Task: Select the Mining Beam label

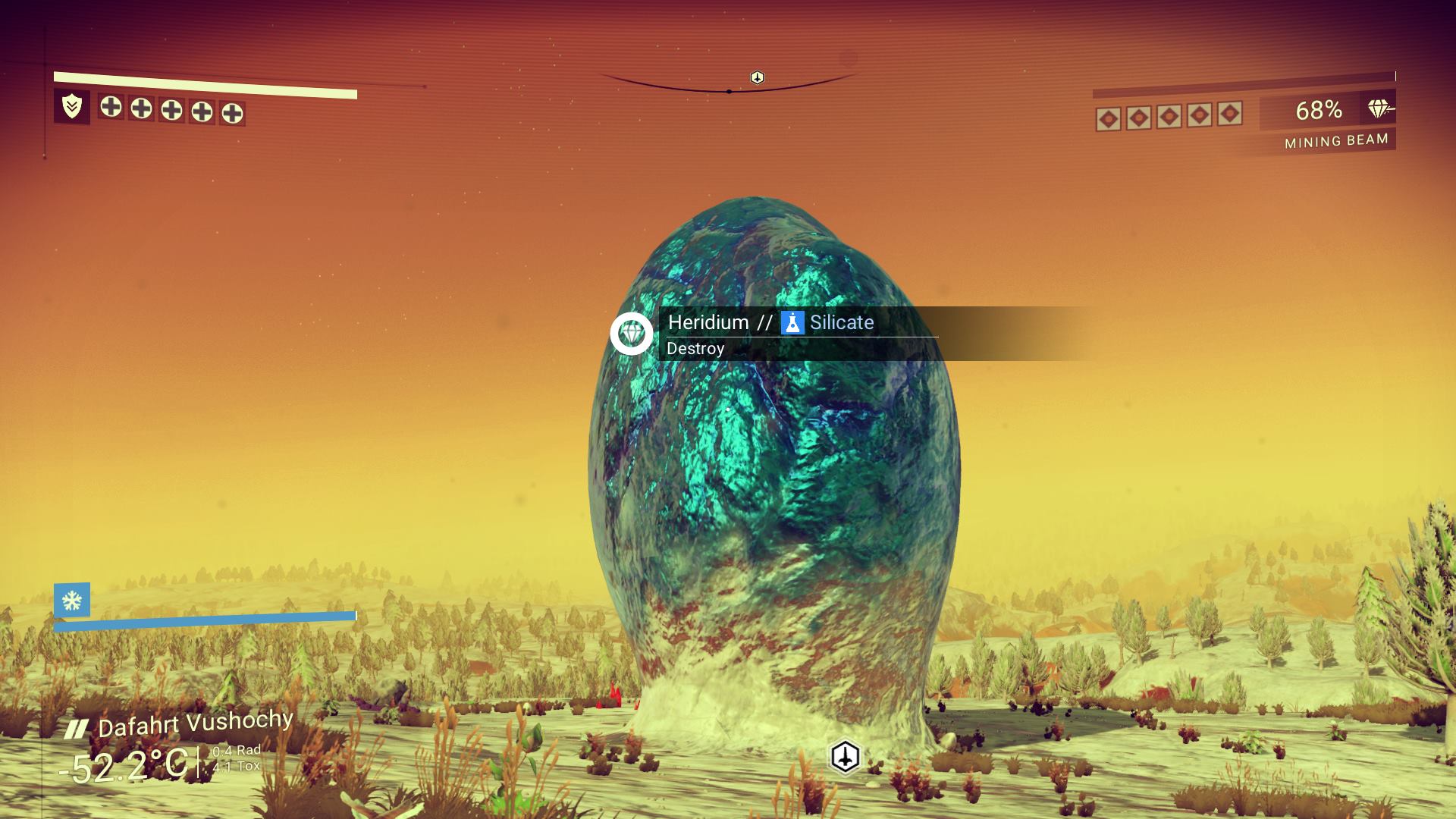Action: coord(1336,139)
